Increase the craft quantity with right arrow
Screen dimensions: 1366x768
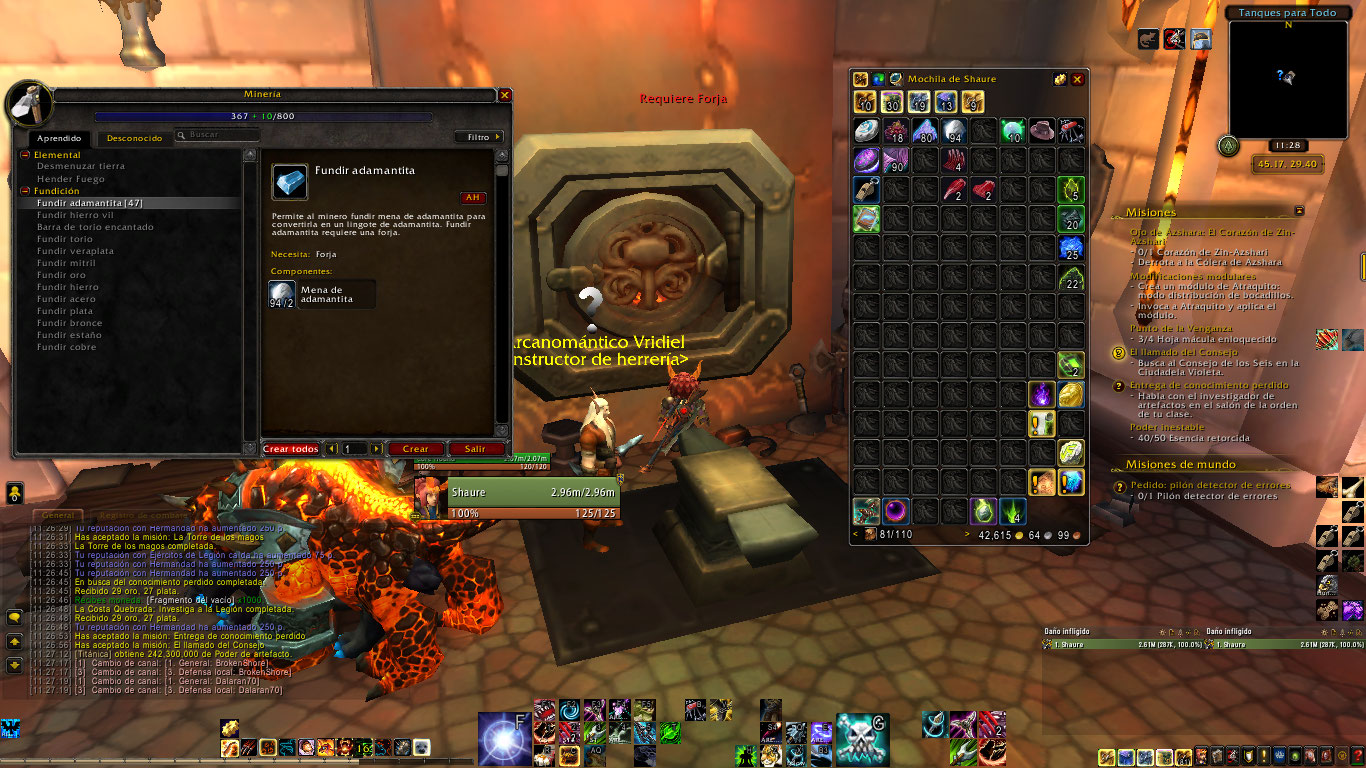[378, 449]
